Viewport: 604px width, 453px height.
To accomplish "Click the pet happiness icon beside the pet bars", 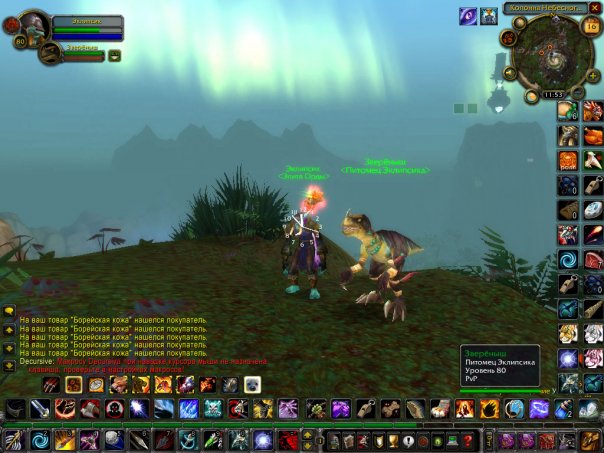I will 115,55.
